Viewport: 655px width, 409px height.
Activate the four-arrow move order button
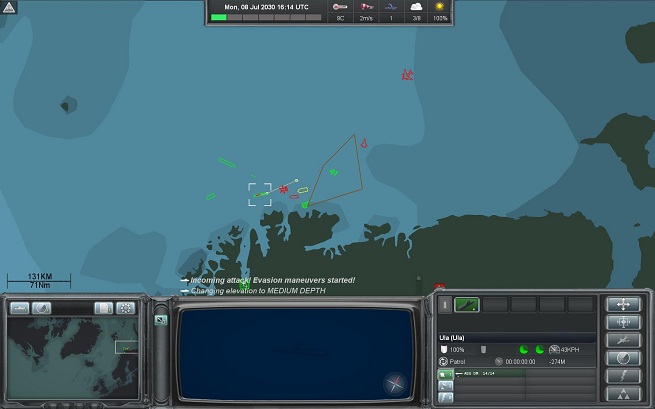[623, 304]
